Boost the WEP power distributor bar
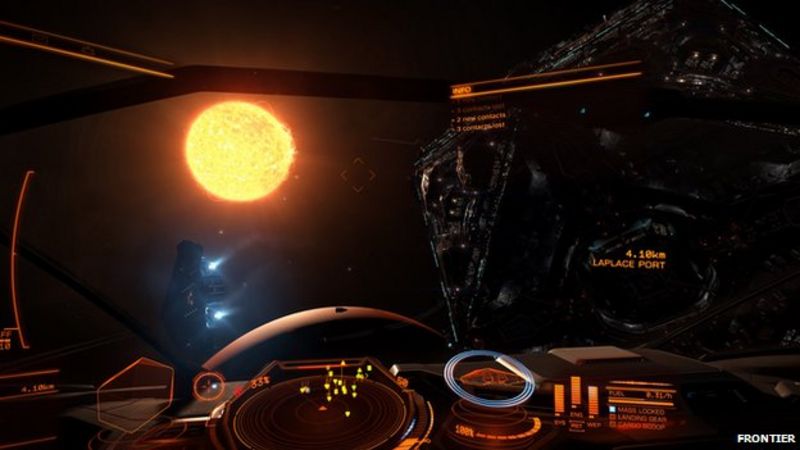The height and width of the screenshot is (450, 800). pyautogui.click(x=592, y=400)
